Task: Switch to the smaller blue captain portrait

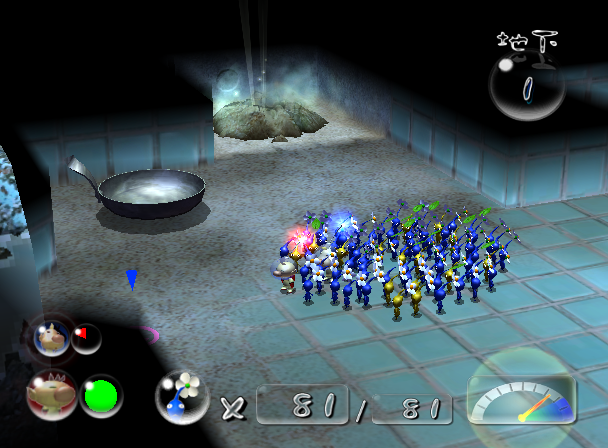Action: (50, 338)
